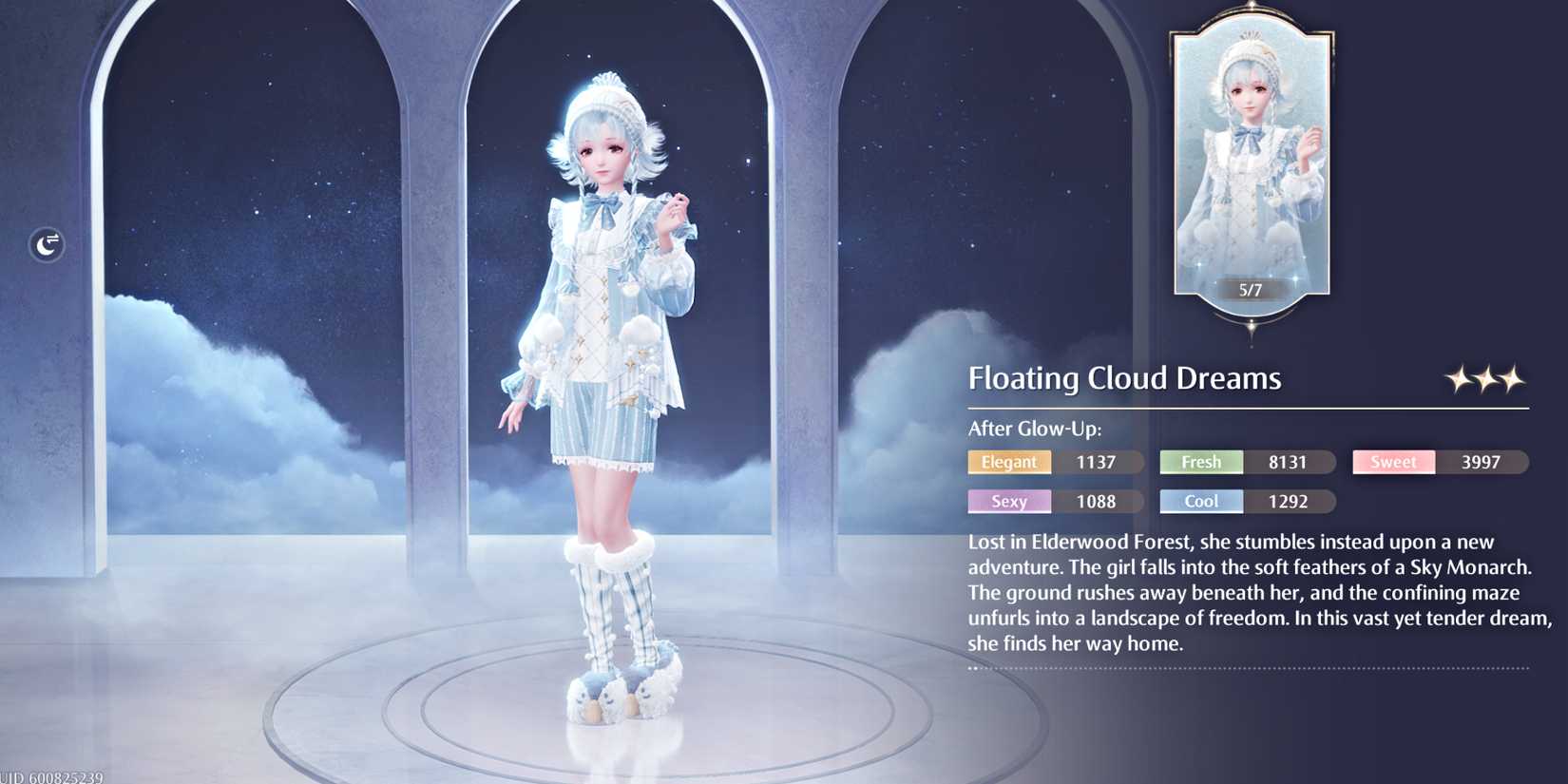Click the Fresh score value 8131
This screenshot has width=1568, height=784.
tap(1291, 462)
